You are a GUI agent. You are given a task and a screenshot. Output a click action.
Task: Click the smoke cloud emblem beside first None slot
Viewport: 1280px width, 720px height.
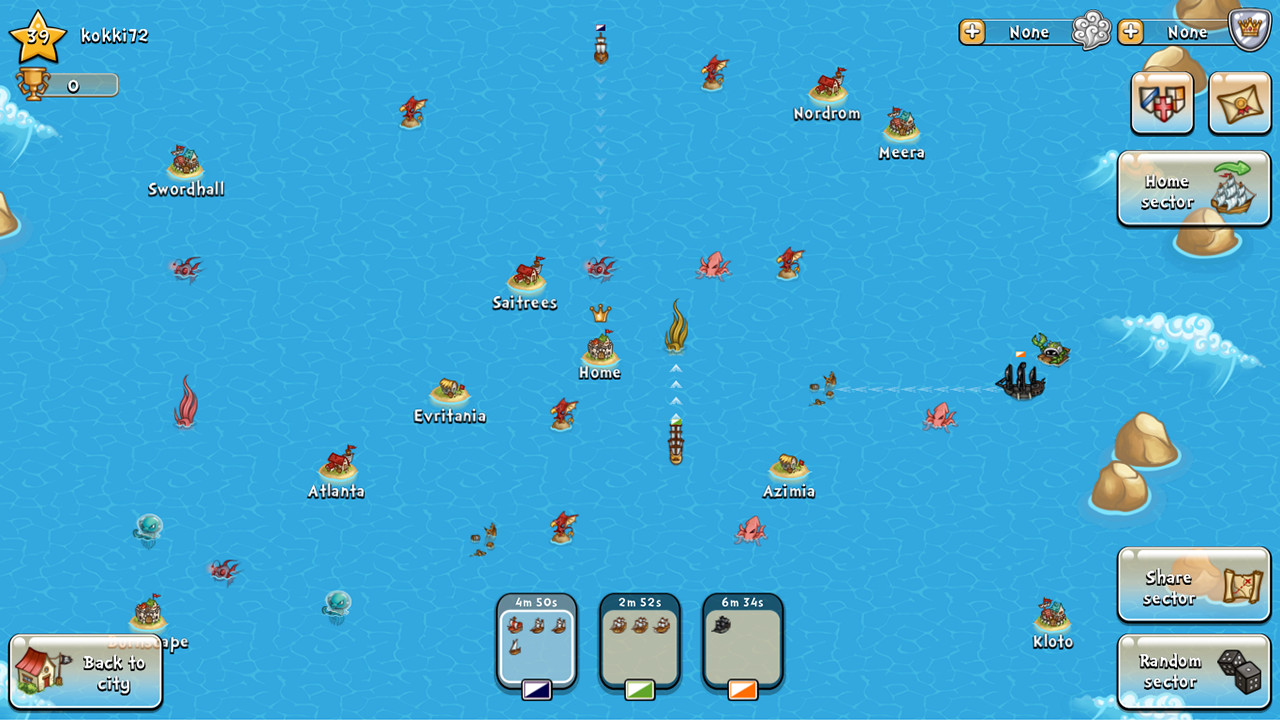1092,31
